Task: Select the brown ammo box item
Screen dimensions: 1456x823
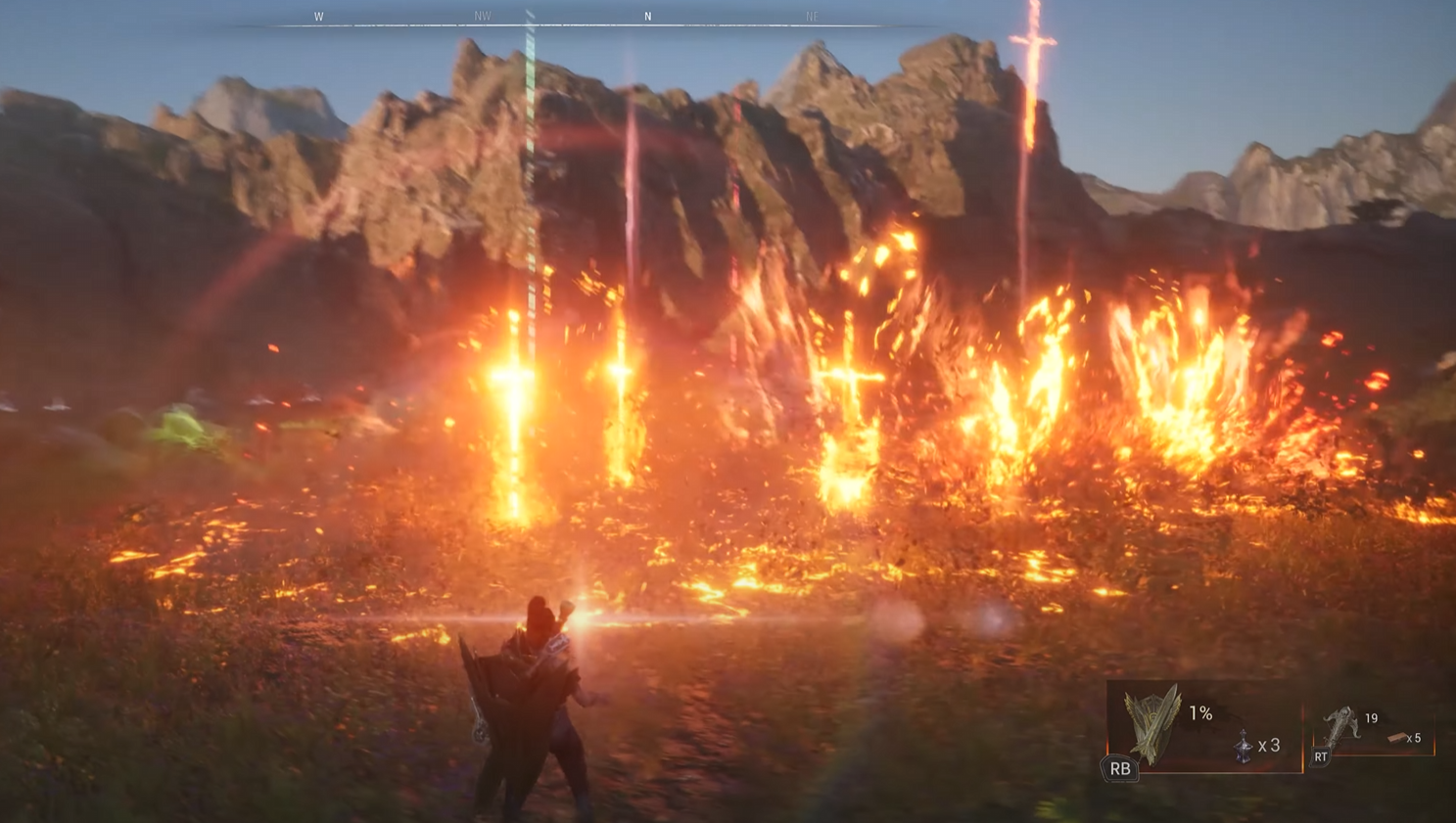Action: [x=1397, y=738]
